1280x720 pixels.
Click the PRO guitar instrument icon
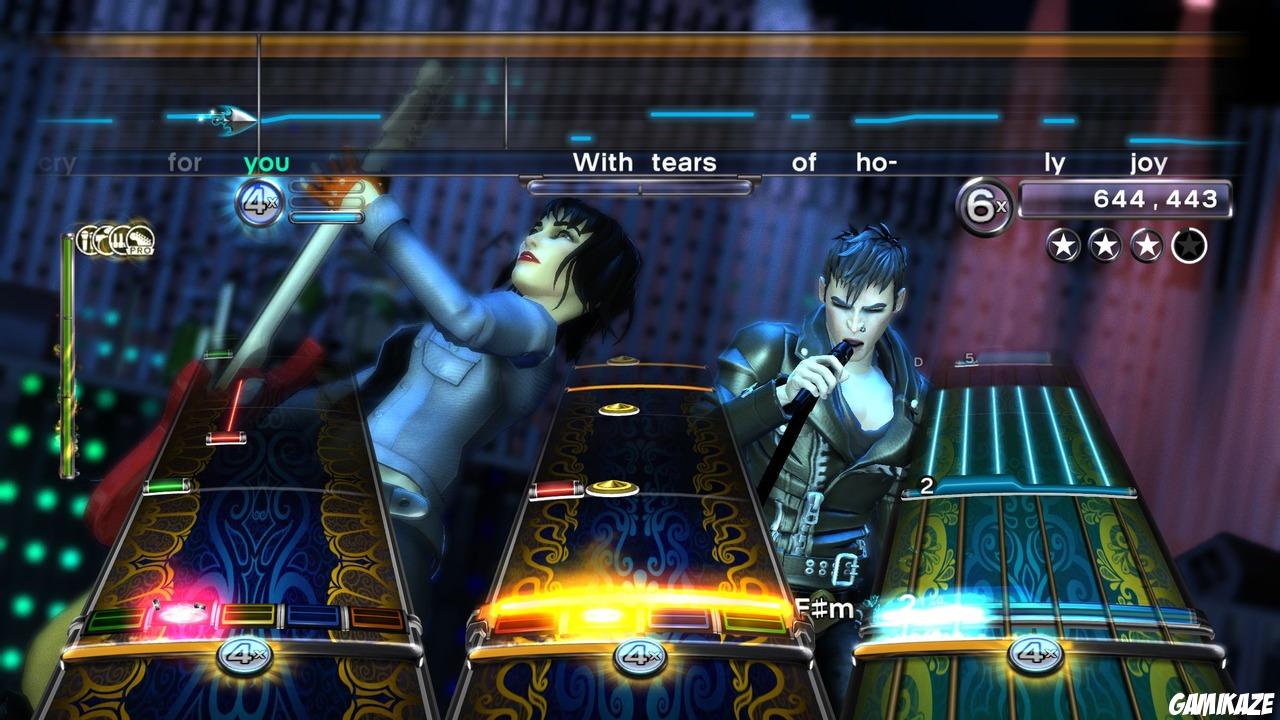[x=141, y=242]
